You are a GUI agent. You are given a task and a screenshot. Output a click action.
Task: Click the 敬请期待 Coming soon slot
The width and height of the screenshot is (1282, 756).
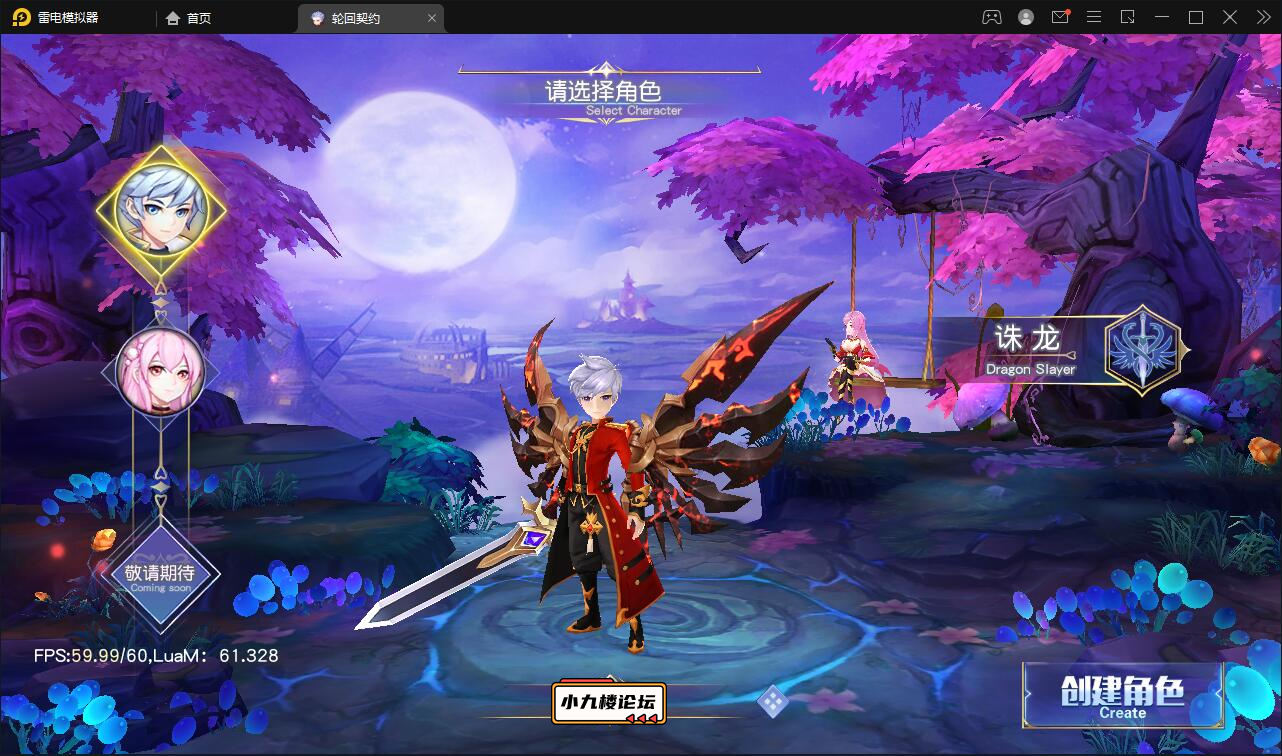coord(160,575)
